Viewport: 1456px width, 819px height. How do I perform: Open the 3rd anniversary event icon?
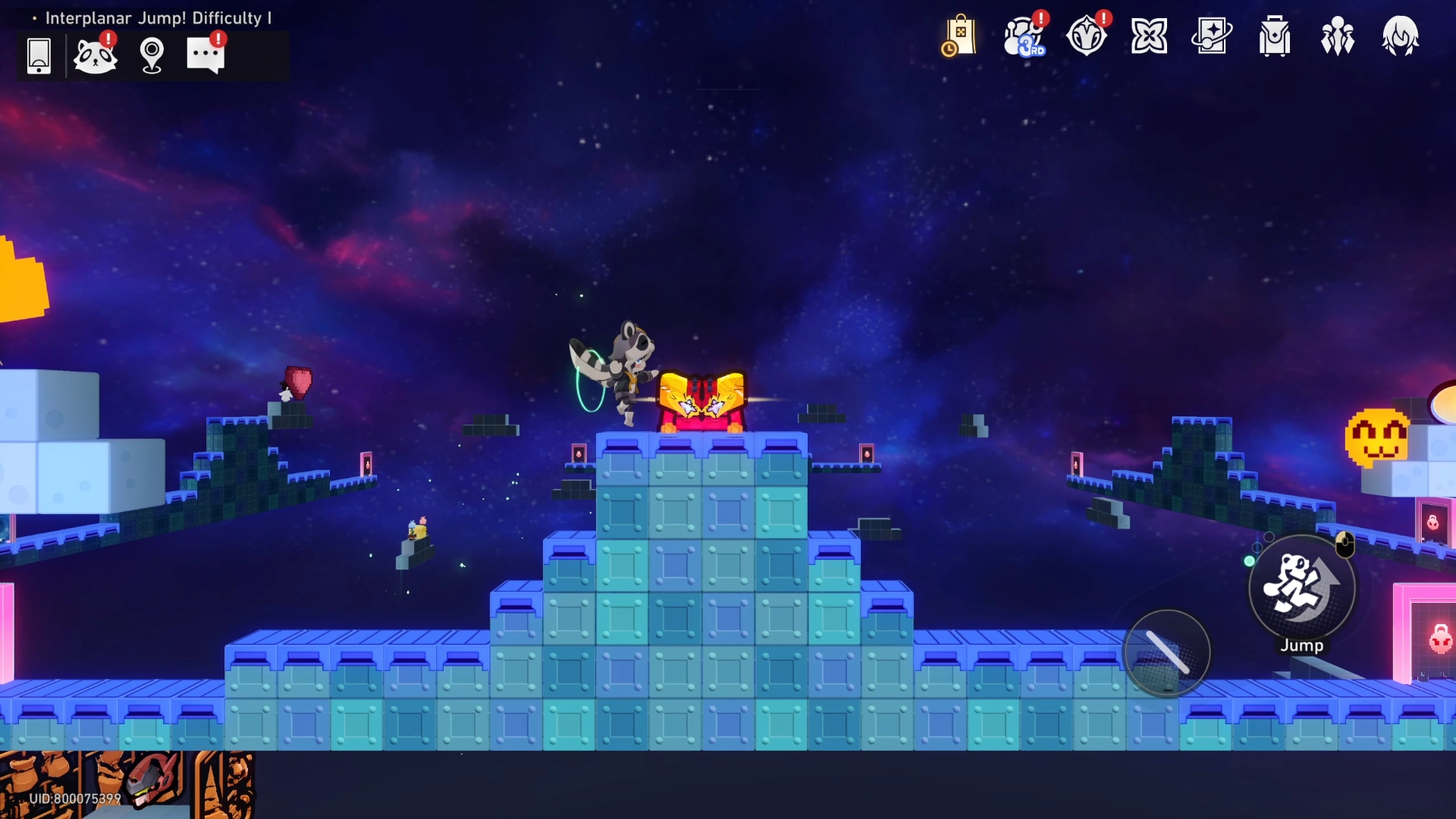pos(1024,36)
